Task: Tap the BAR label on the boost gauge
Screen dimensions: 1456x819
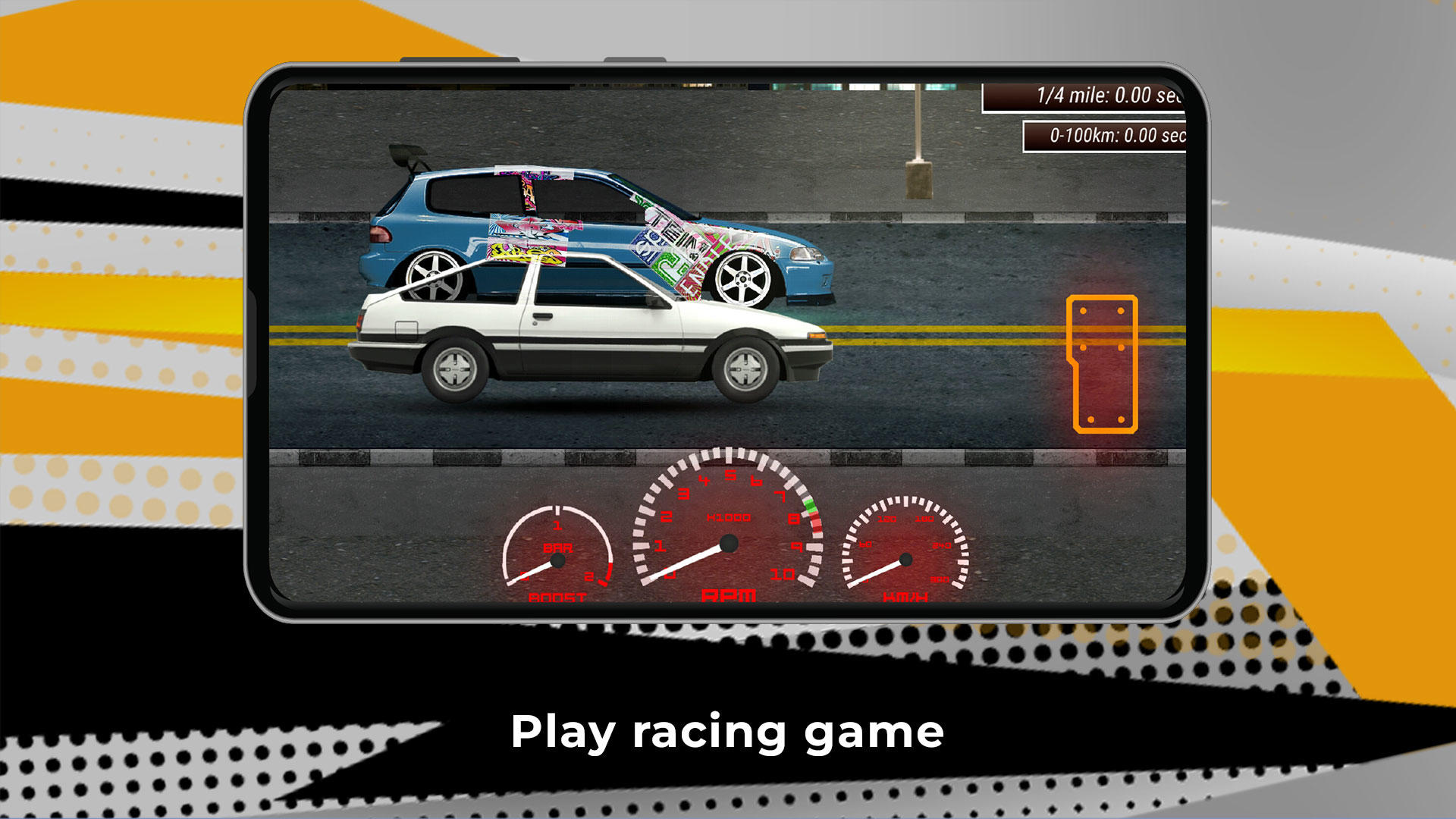Action: pos(557,548)
